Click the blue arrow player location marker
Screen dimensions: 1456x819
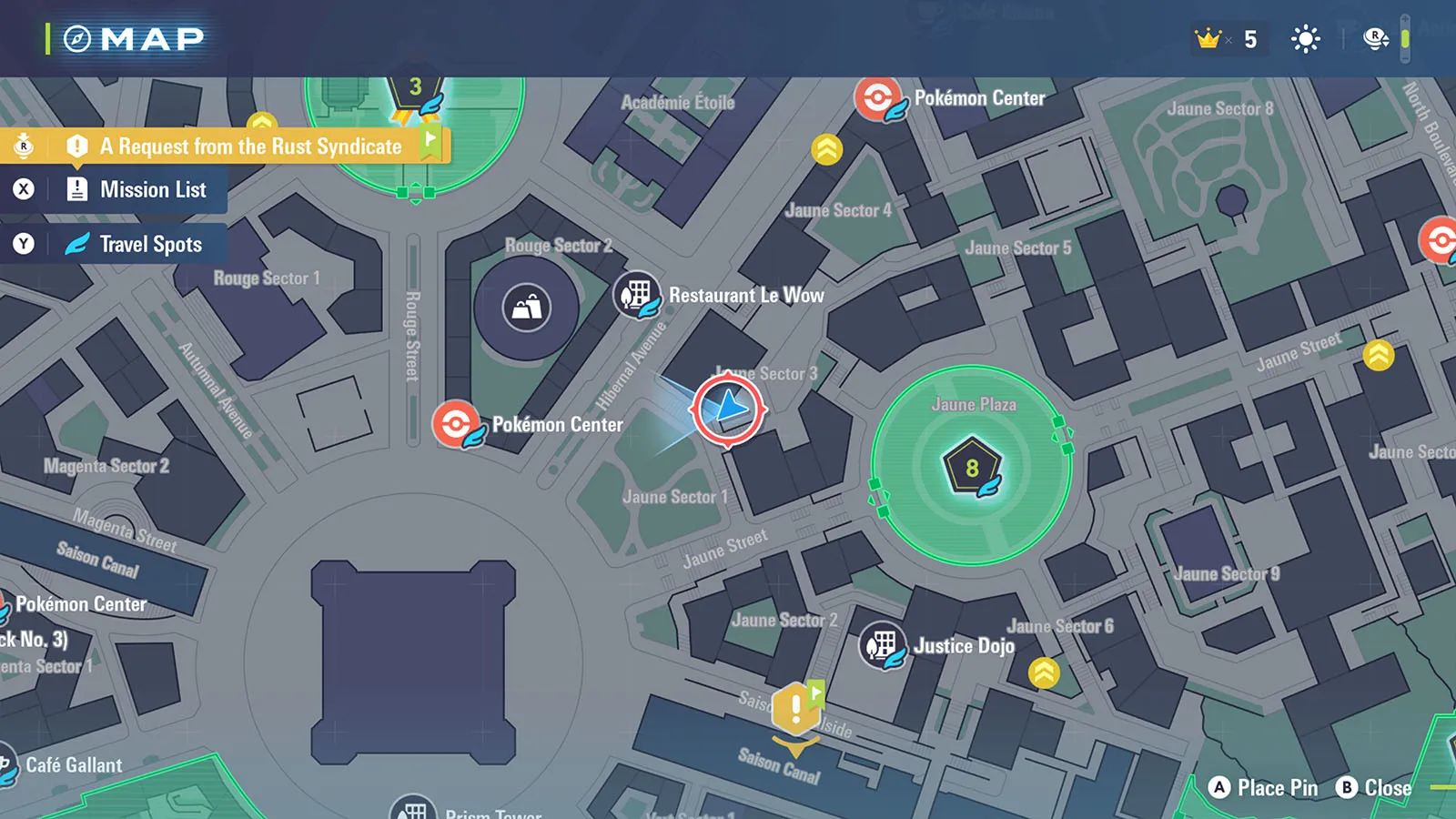tap(728, 409)
